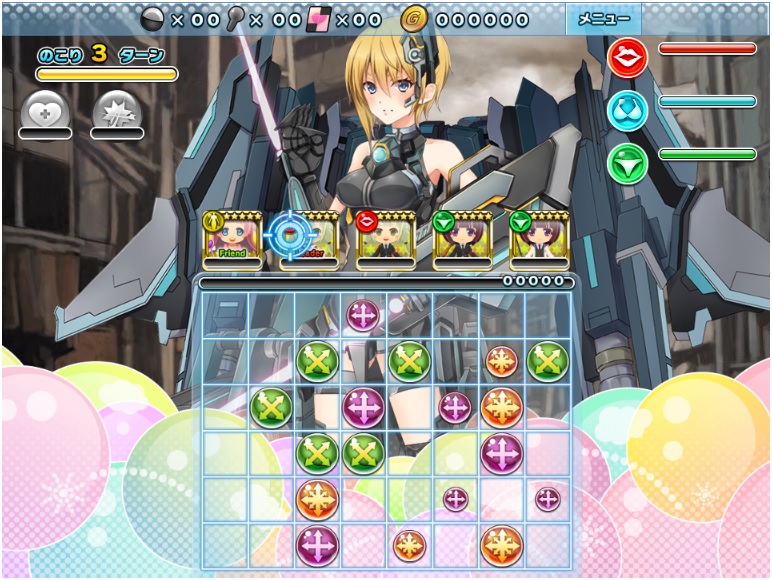Screen dimensions: 772x580
Task: Select the leader portrait with blue crosshair
Action: [x=304, y=241]
